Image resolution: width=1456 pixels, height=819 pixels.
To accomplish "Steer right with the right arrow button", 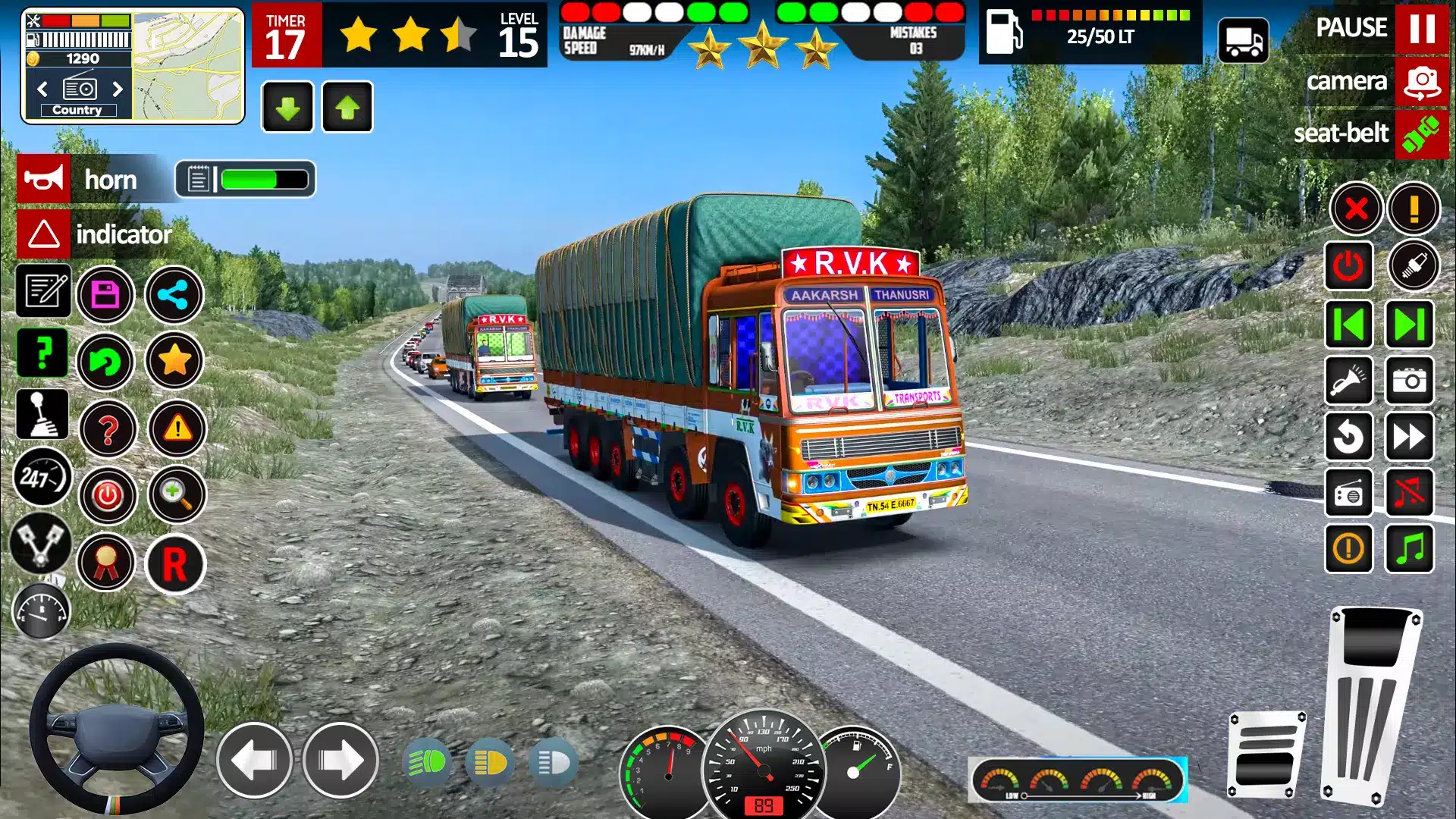I will click(340, 761).
